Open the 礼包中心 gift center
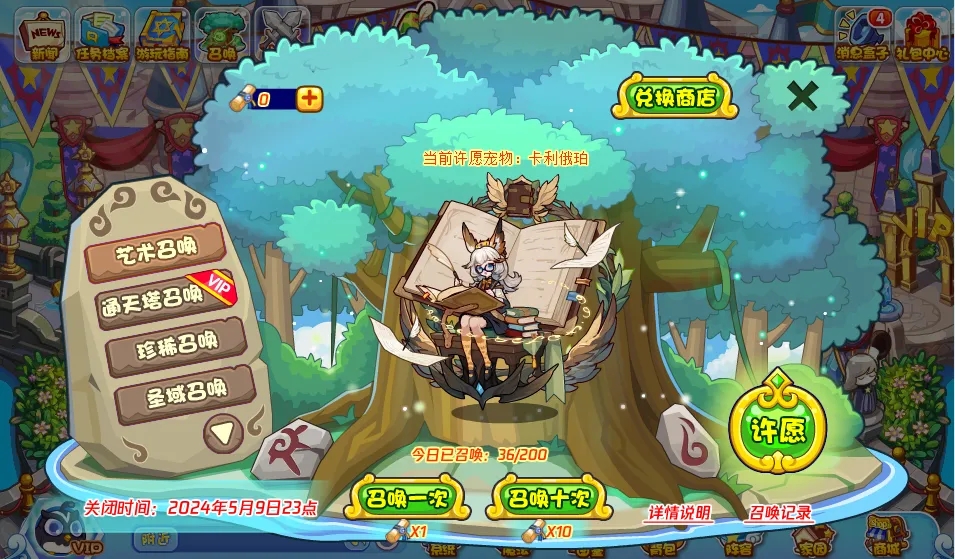The image size is (955, 559). click(x=922, y=34)
